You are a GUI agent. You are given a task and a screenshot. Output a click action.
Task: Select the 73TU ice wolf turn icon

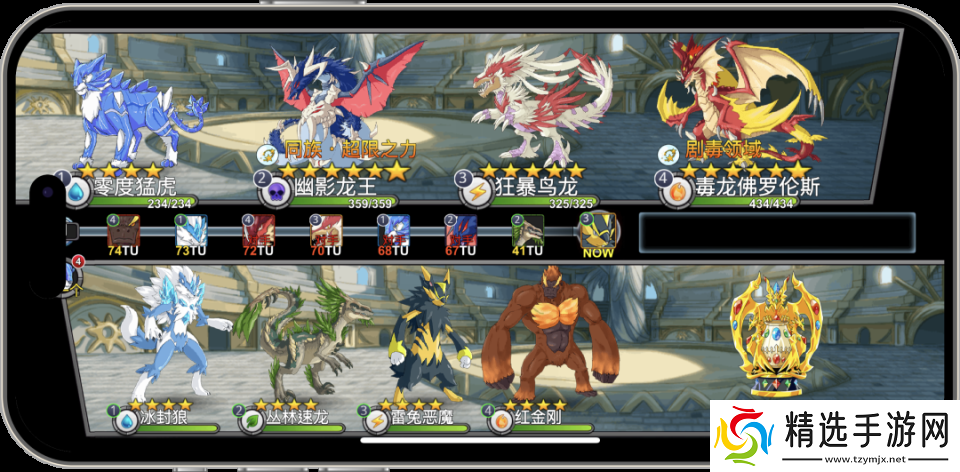click(190, 232)
